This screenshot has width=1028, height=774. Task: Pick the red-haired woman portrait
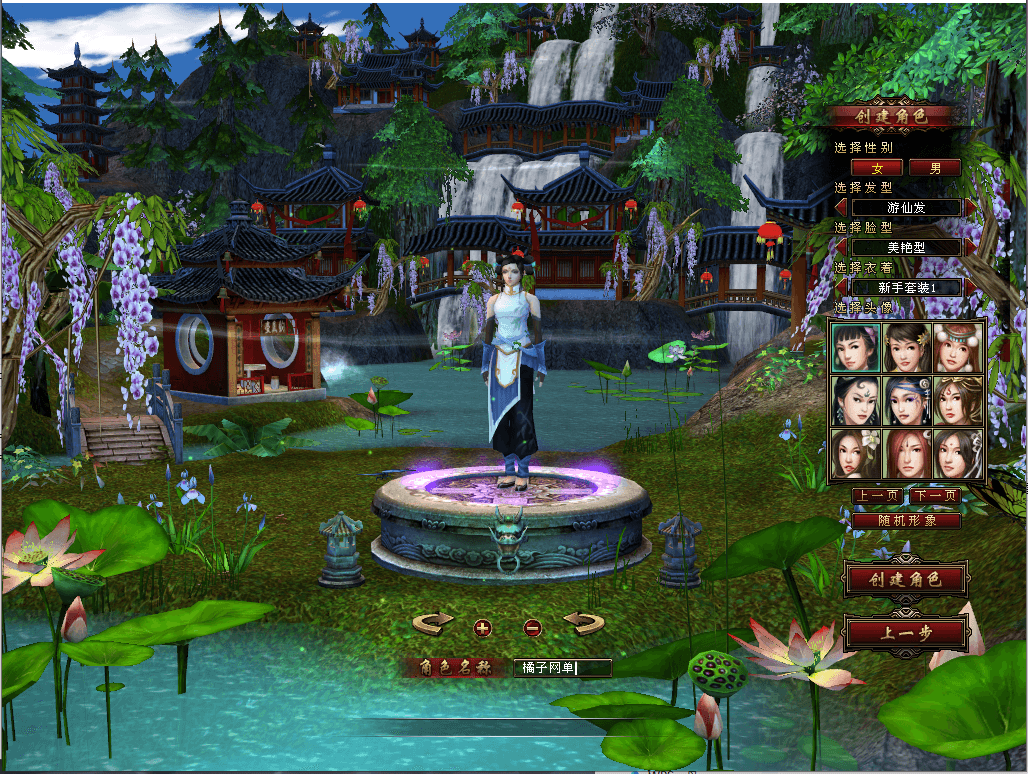click(x=907, y=454)
